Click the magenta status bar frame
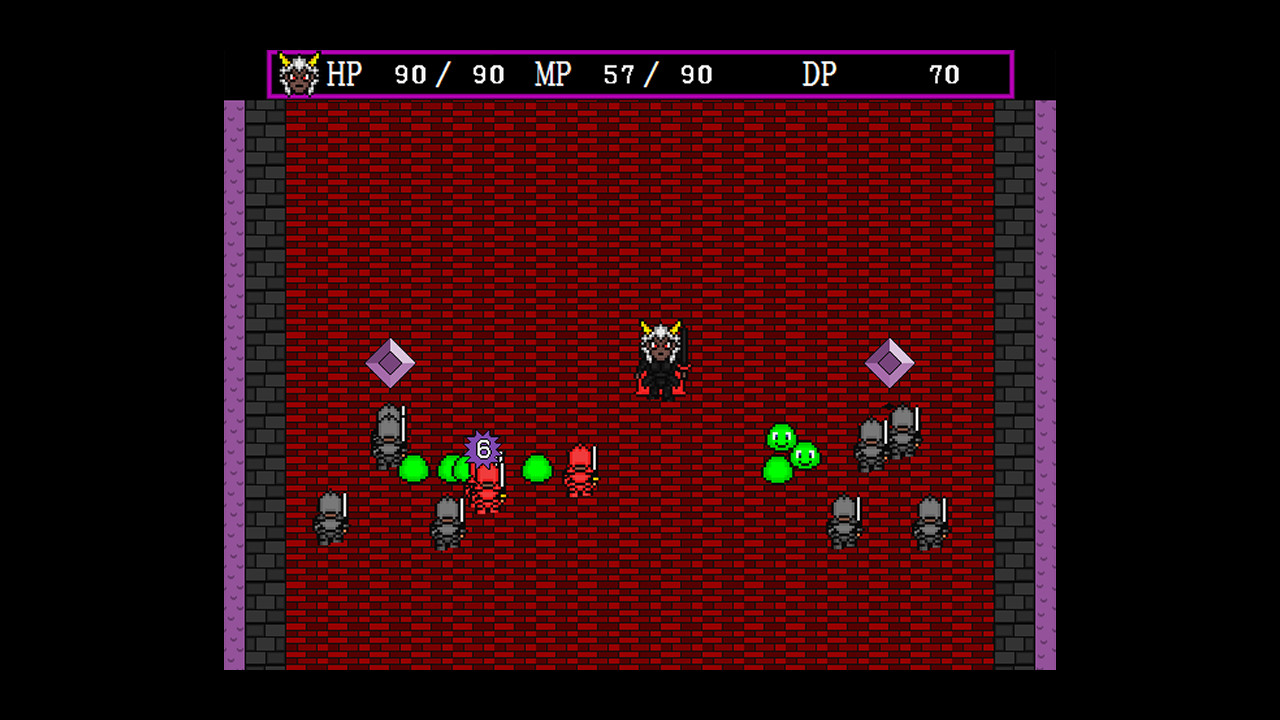The height and width of the screenshot is (720, 1280). (640, 49)
